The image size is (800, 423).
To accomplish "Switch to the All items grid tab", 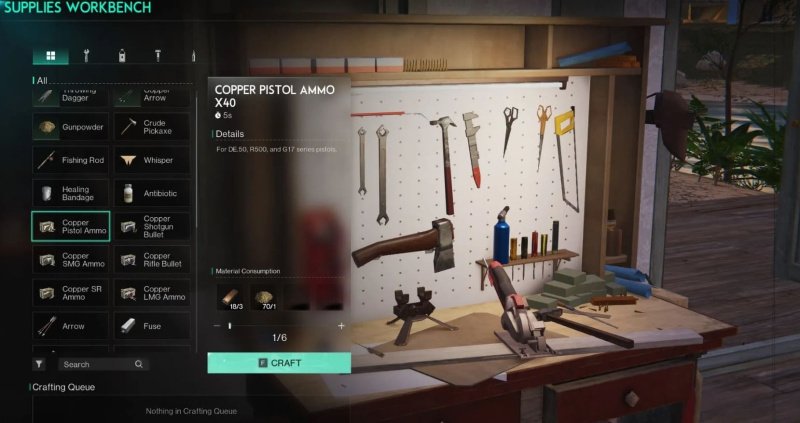I will point(50,56).
